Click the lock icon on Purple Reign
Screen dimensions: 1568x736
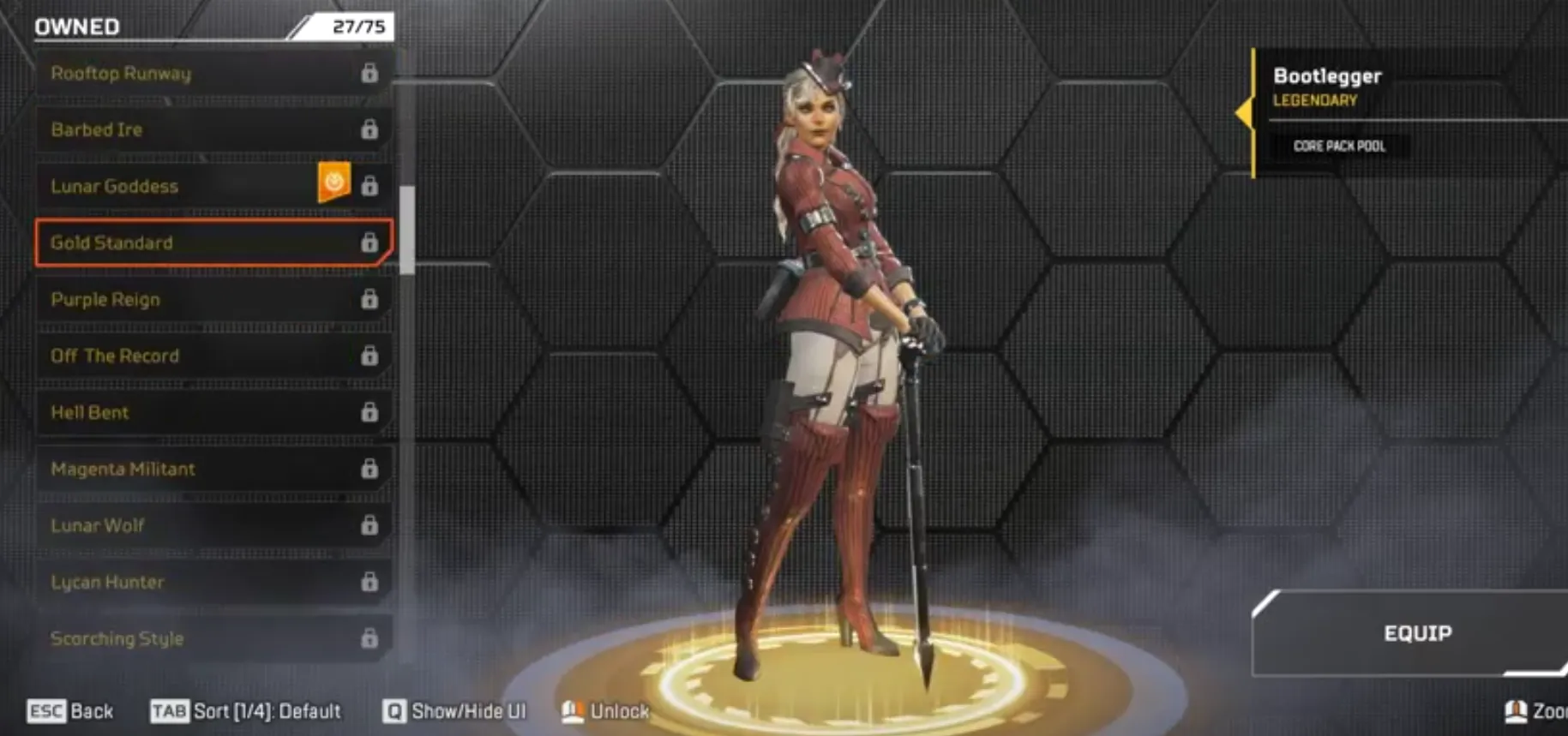(371, 299)
